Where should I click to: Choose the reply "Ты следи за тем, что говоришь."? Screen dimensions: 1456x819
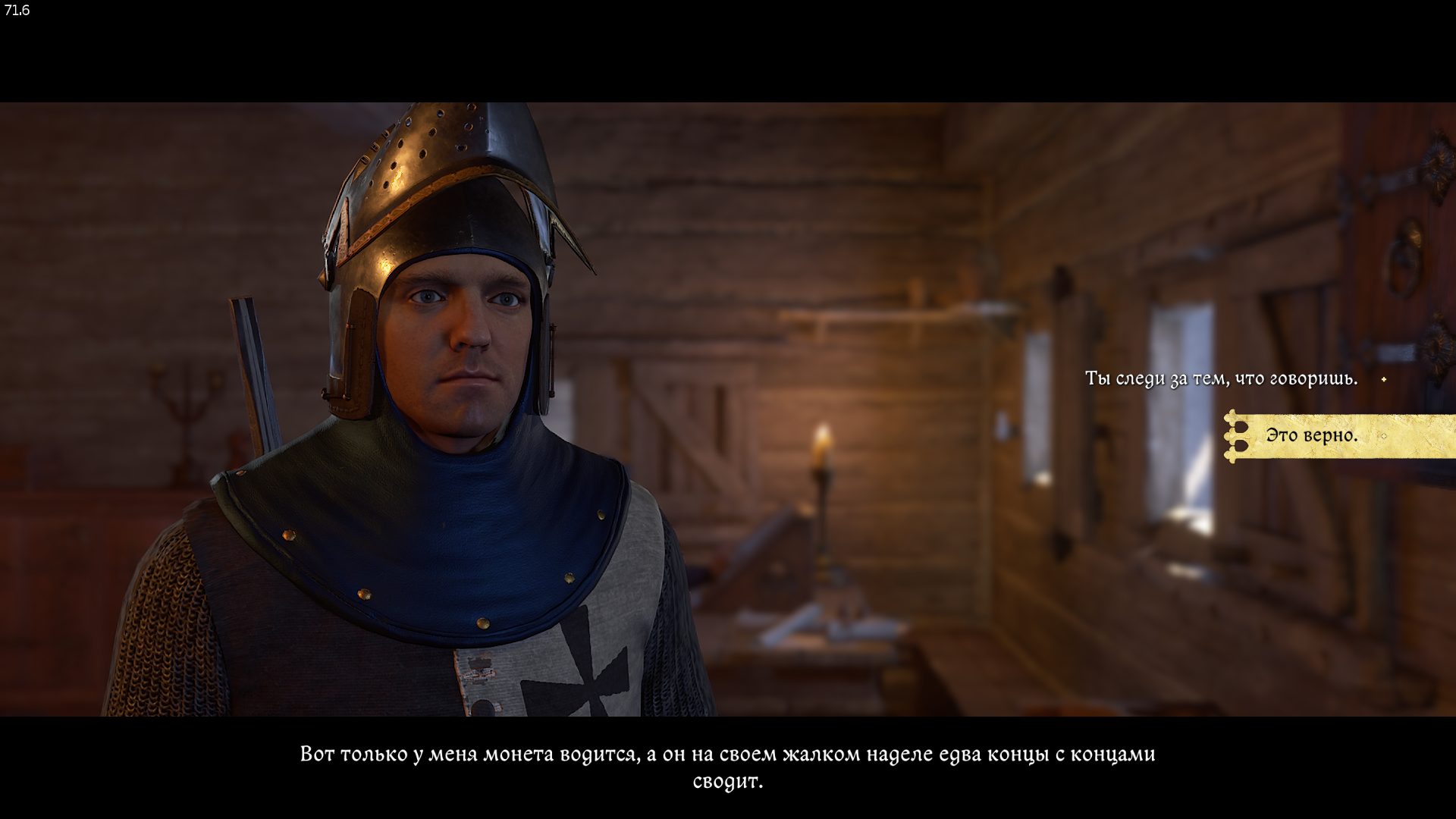click(1221, 378)
